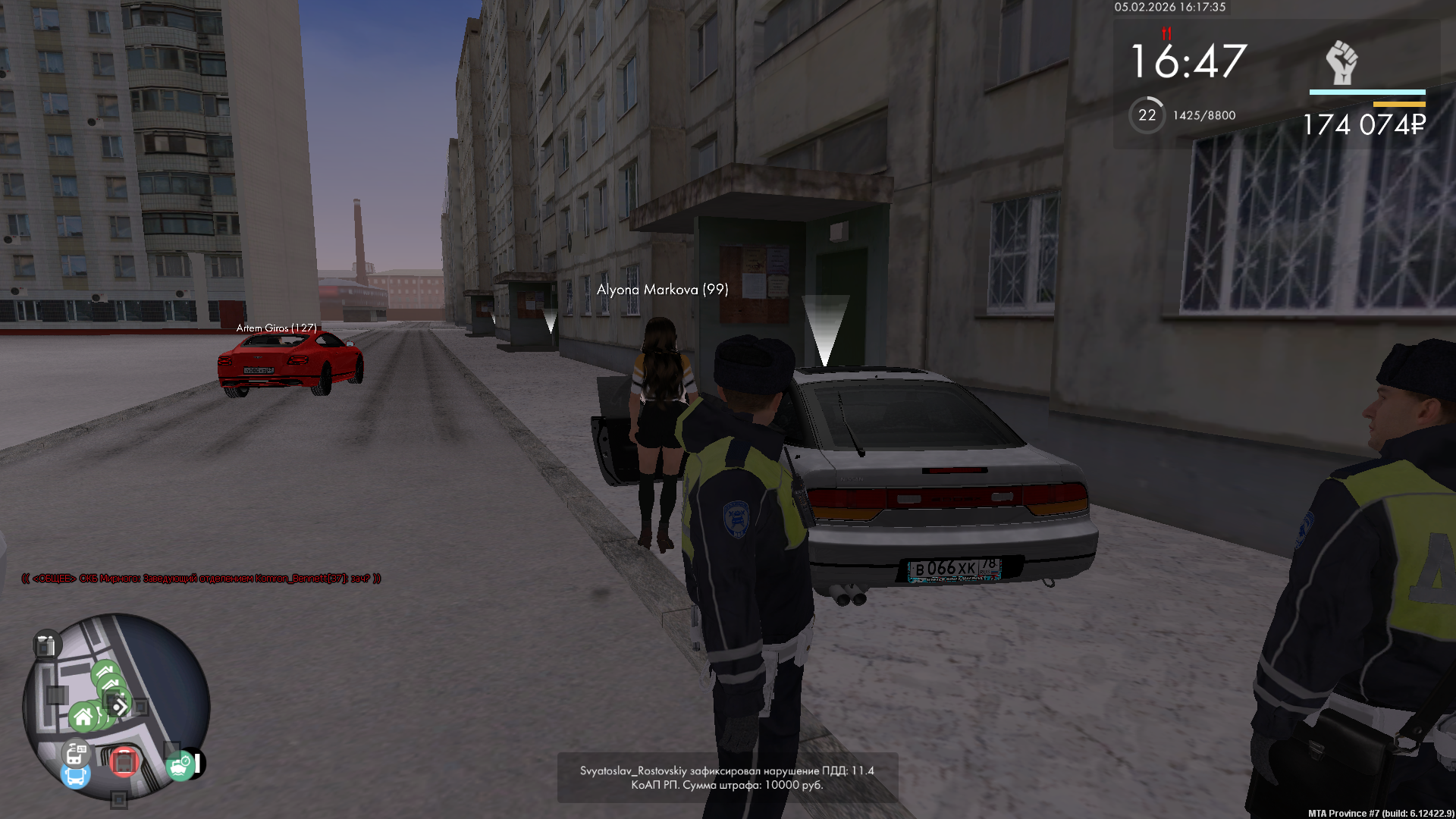
Task: Click the level 22 circle indicator
Action: pos(1147,115)
